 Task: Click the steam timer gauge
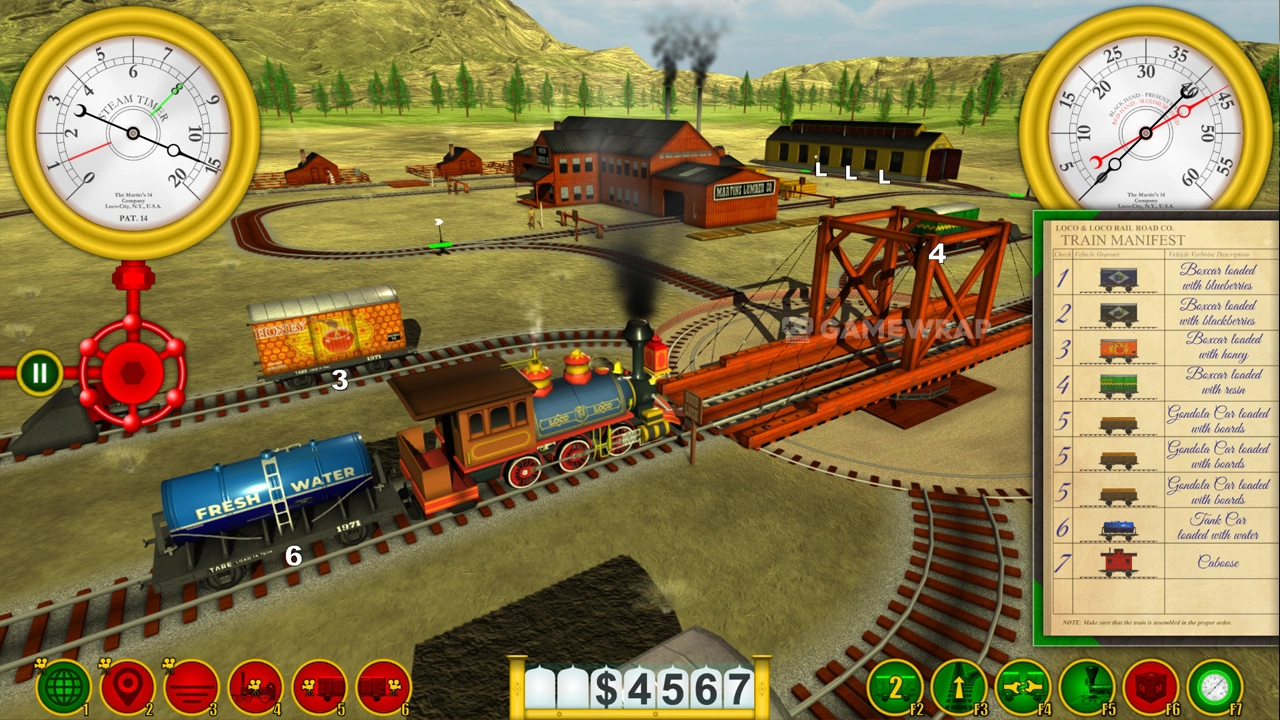click(x=133, y=133)
